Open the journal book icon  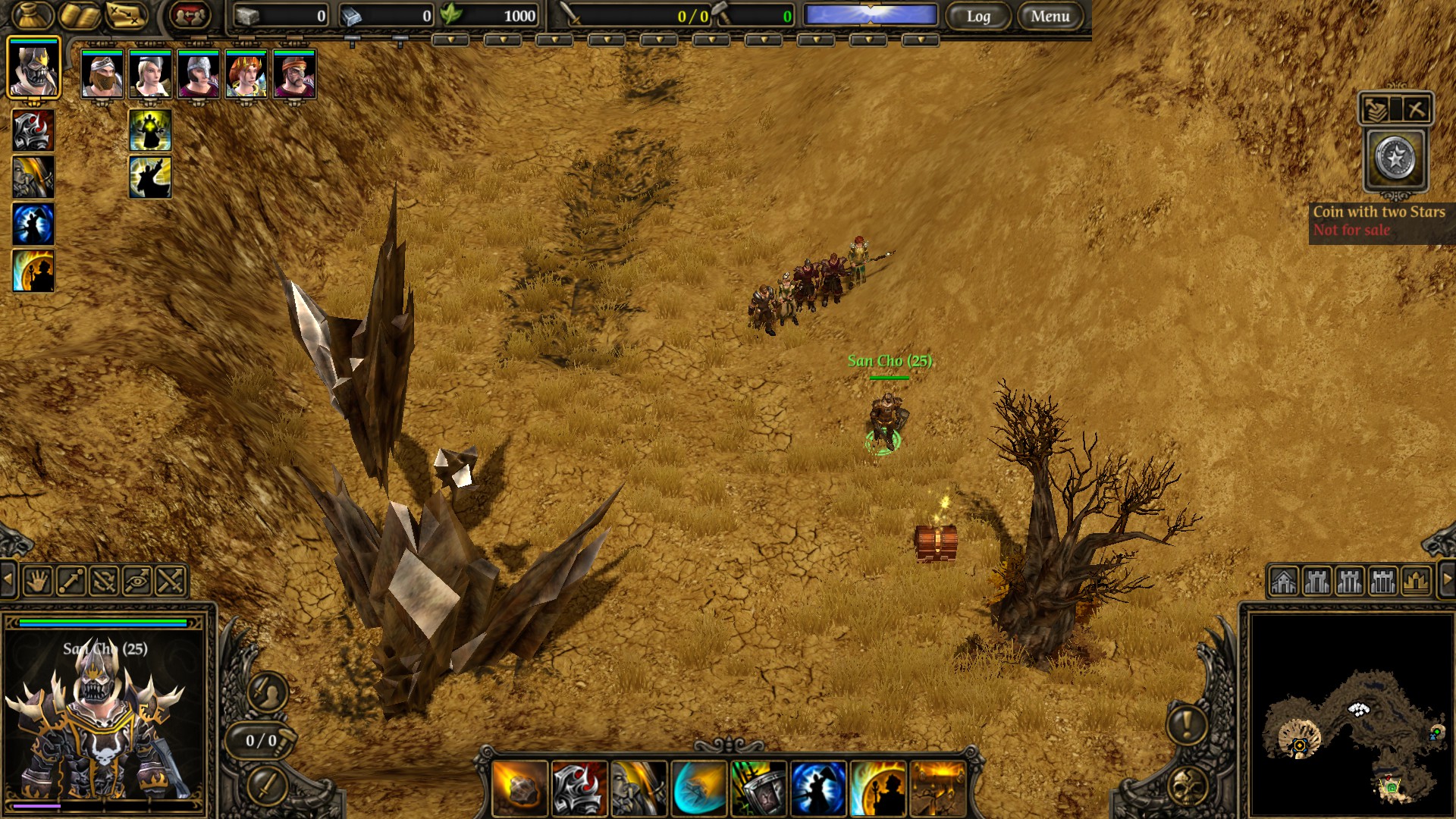(80, 15)
